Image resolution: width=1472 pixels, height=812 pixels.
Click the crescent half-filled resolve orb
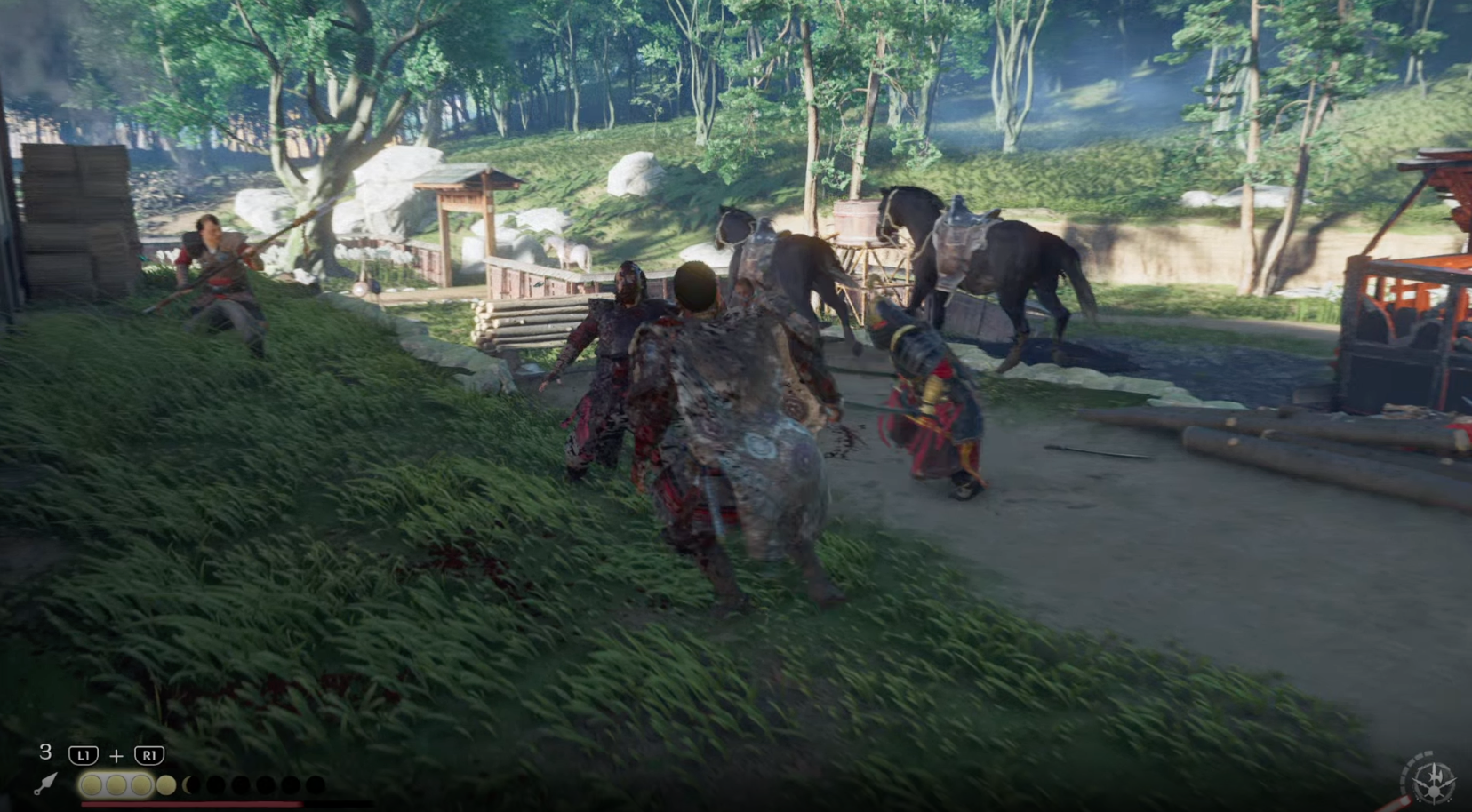click(x=189, y=785)
